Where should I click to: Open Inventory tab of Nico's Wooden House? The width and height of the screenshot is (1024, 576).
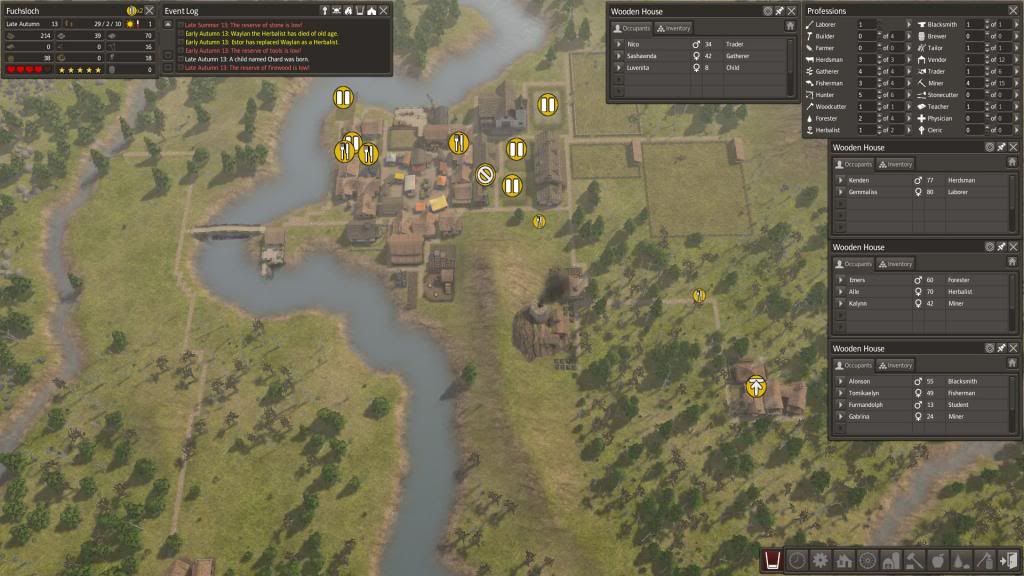(x=674, y=29)
